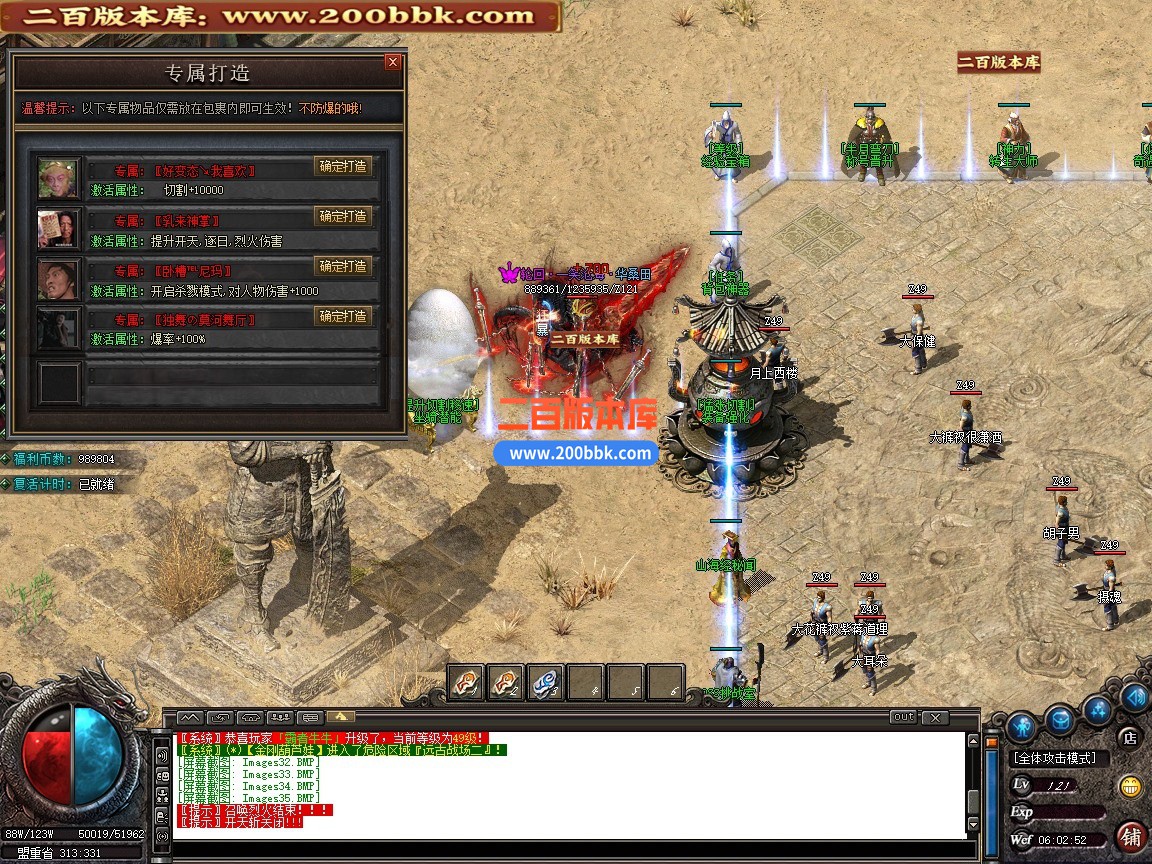Use hotbar slot 2 scroll item

[506, 682]
